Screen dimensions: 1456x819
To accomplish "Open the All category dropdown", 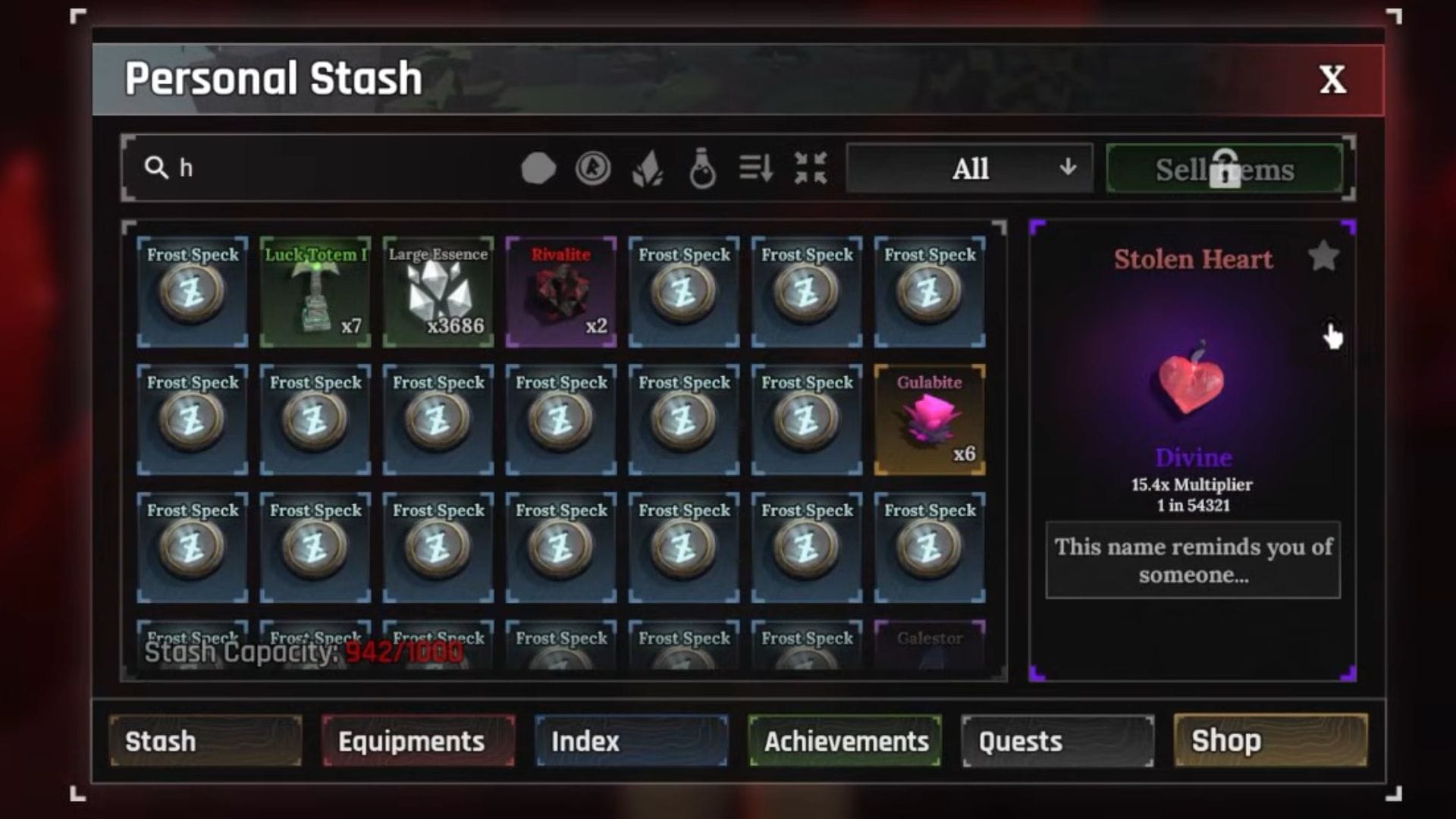I will 971,168.
